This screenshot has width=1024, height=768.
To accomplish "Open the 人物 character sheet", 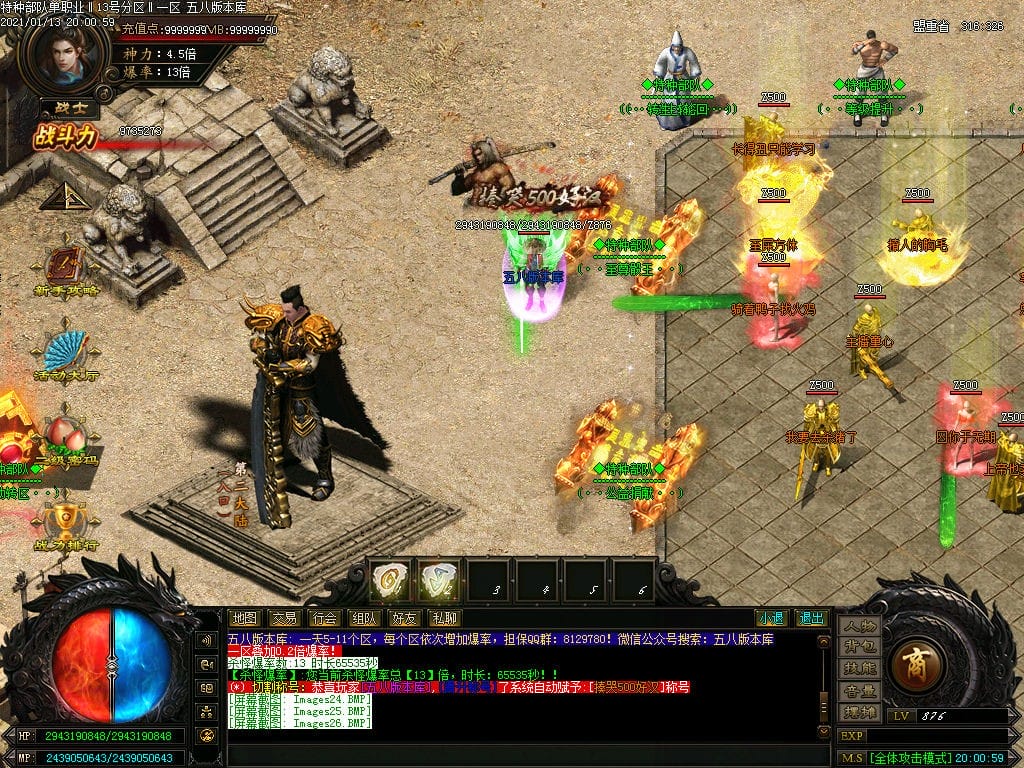I will click(859, 626).
